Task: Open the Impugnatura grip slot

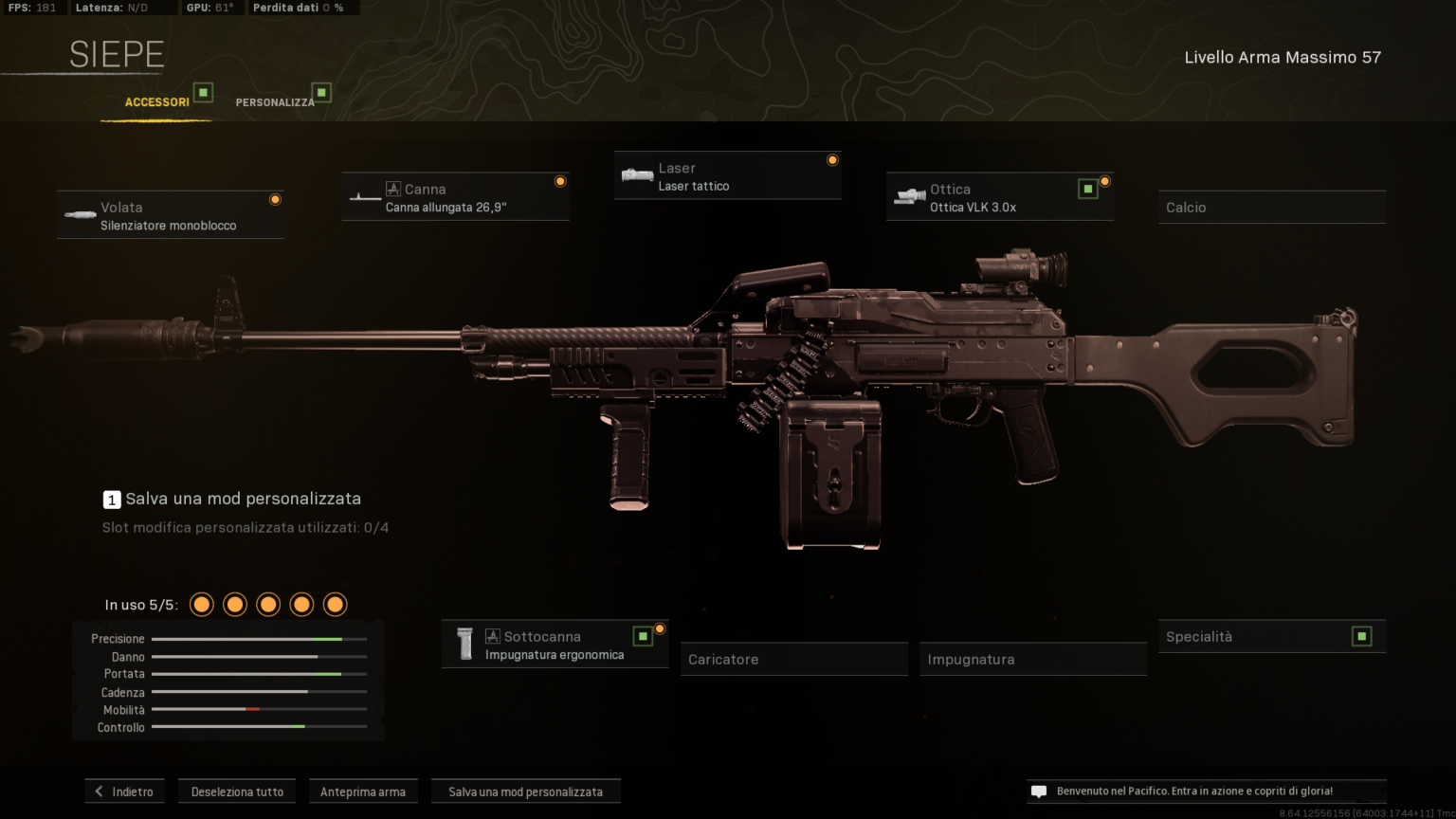Action: coord(1032,659)
